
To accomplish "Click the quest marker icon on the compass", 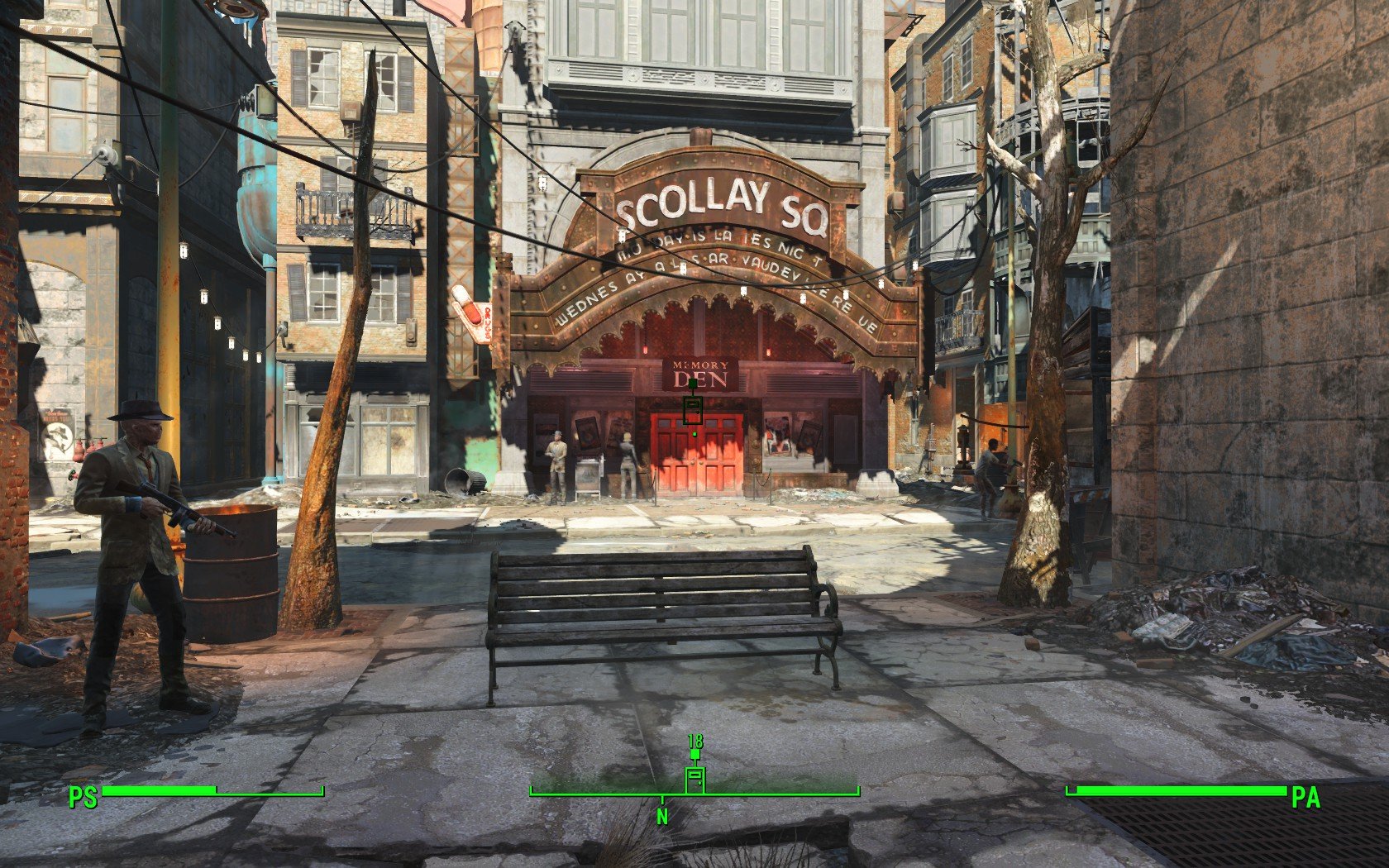I will pyautogui.click(x=694, y=779).
